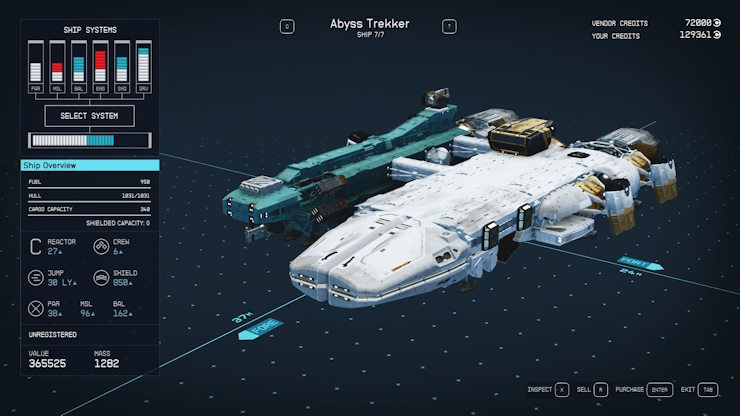
Task: Click the Select System button
Action: click(x=90, y=116)
